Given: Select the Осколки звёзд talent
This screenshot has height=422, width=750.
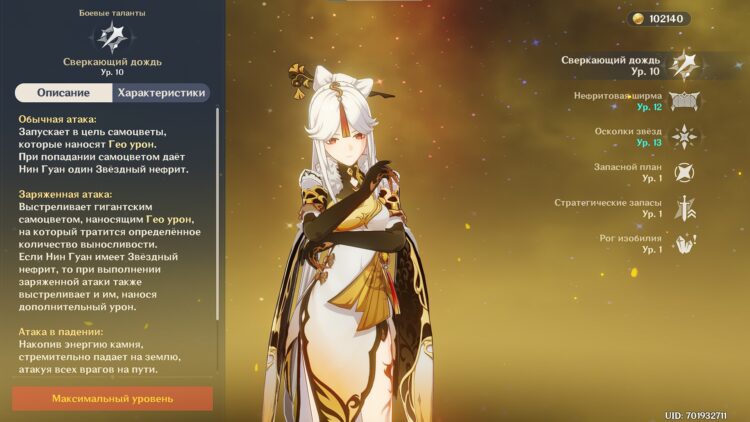Looking at the screenshot, I should pyautogui.click(x=685, y=137).
